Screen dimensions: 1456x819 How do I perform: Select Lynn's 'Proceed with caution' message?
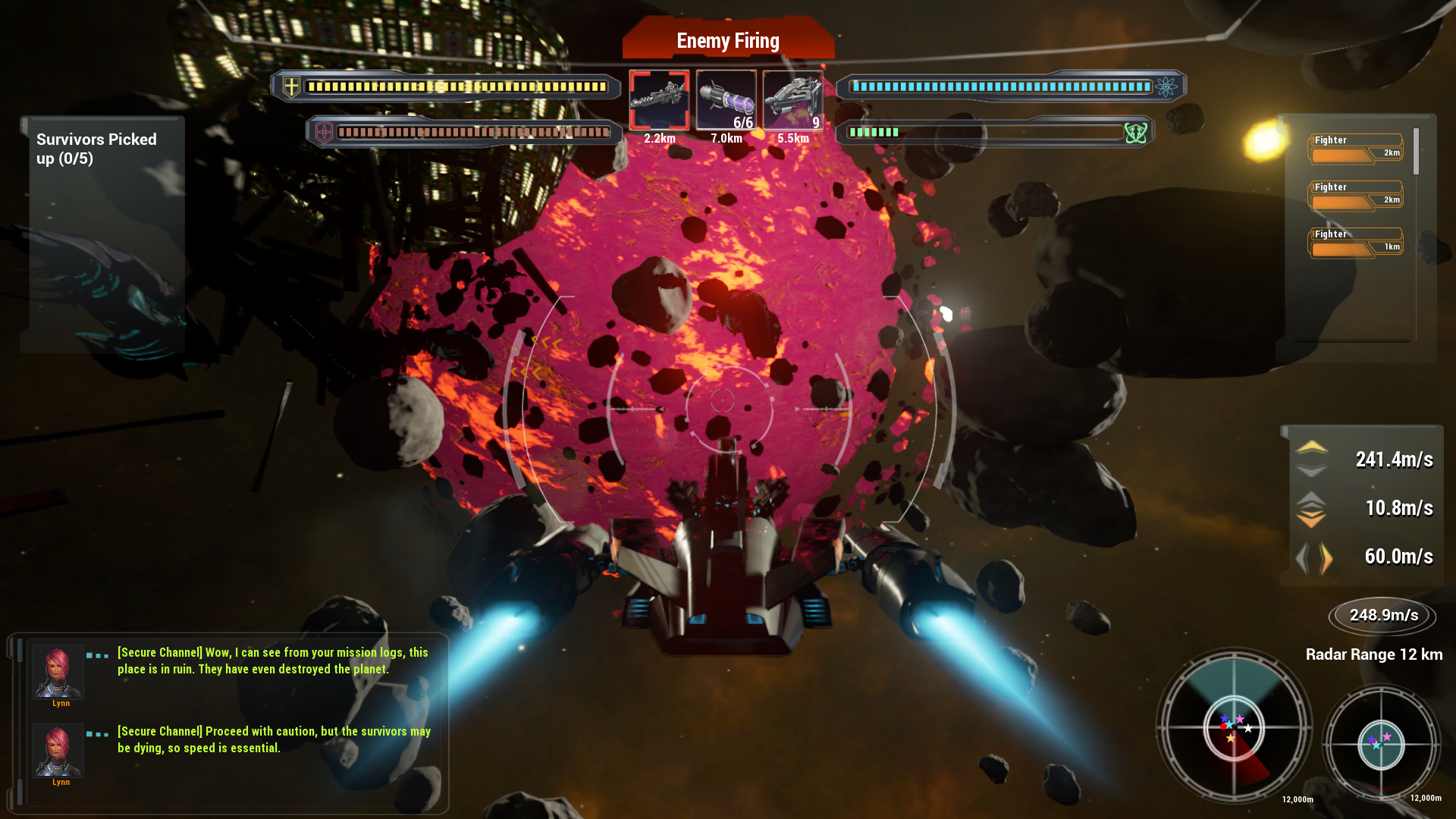click(273, 739)
